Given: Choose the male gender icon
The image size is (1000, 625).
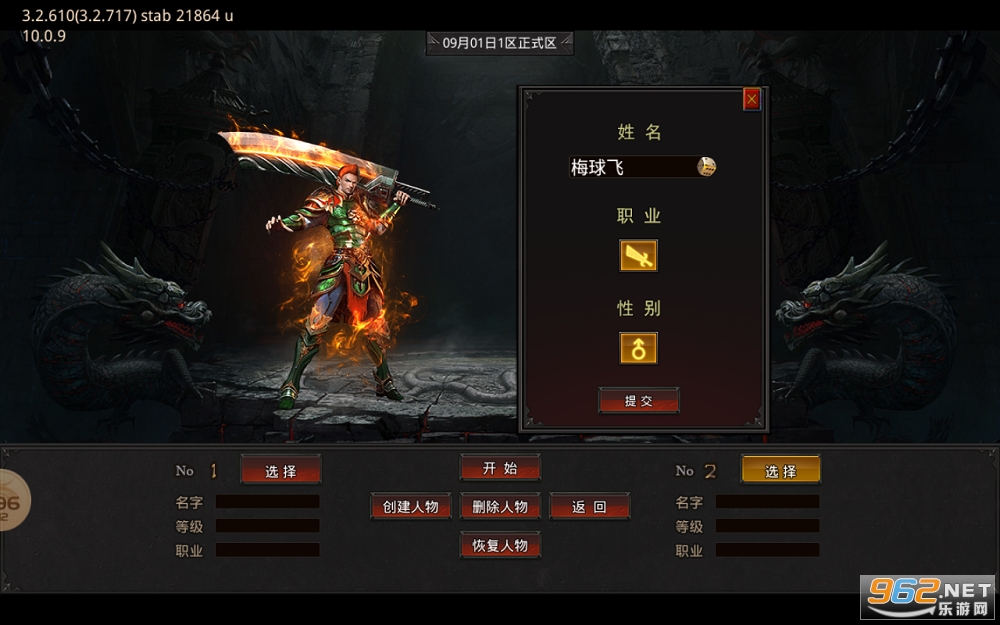Looking at the screenshot, I should (638, 348).
